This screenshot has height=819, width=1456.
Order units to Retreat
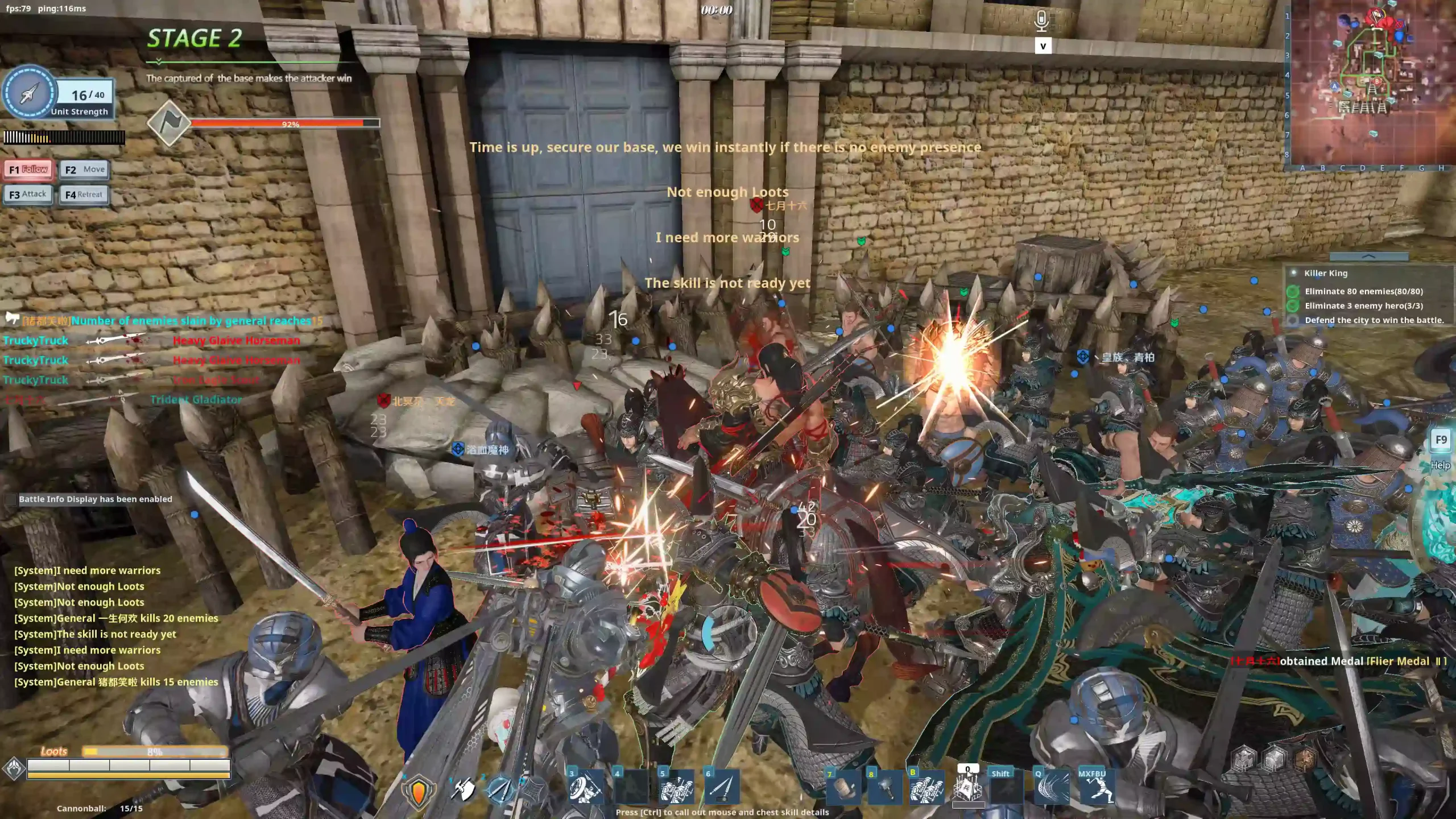pyautogui.click(x=84, y=195)
